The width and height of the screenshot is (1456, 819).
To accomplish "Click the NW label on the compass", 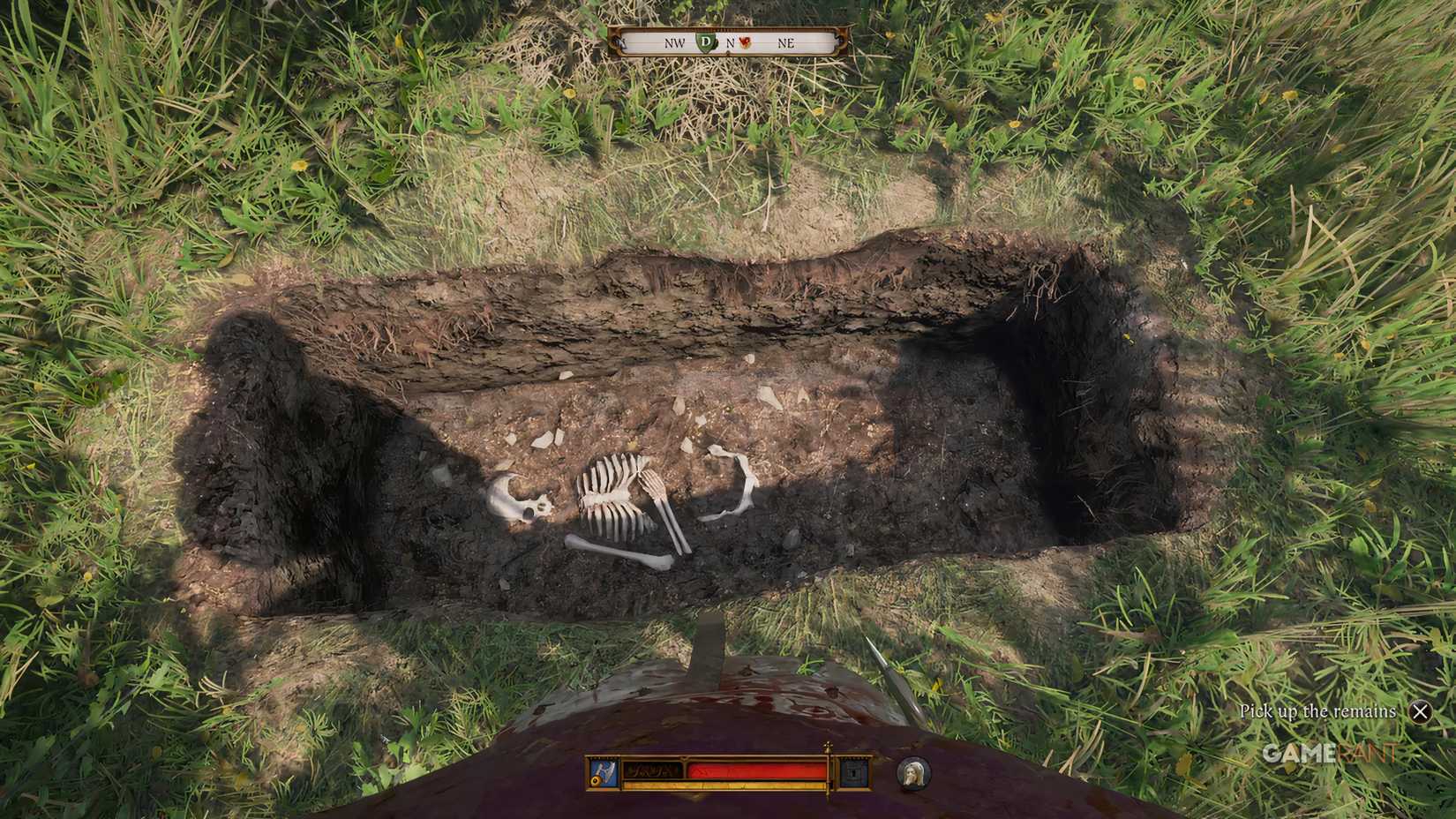I will coord(675,42).
